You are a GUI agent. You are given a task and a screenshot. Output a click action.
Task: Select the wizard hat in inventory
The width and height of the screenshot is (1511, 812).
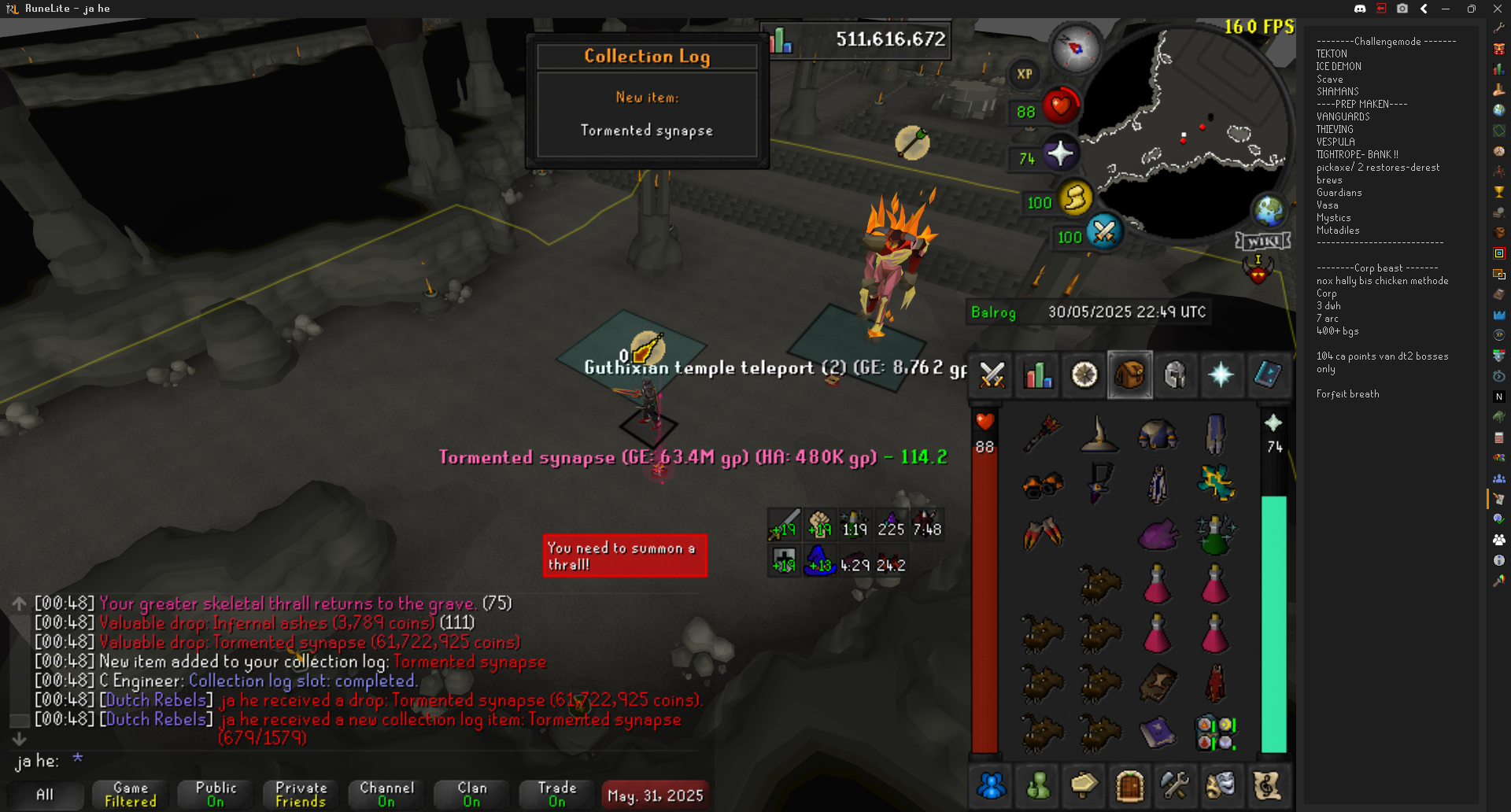click(x=1099, y=434)
